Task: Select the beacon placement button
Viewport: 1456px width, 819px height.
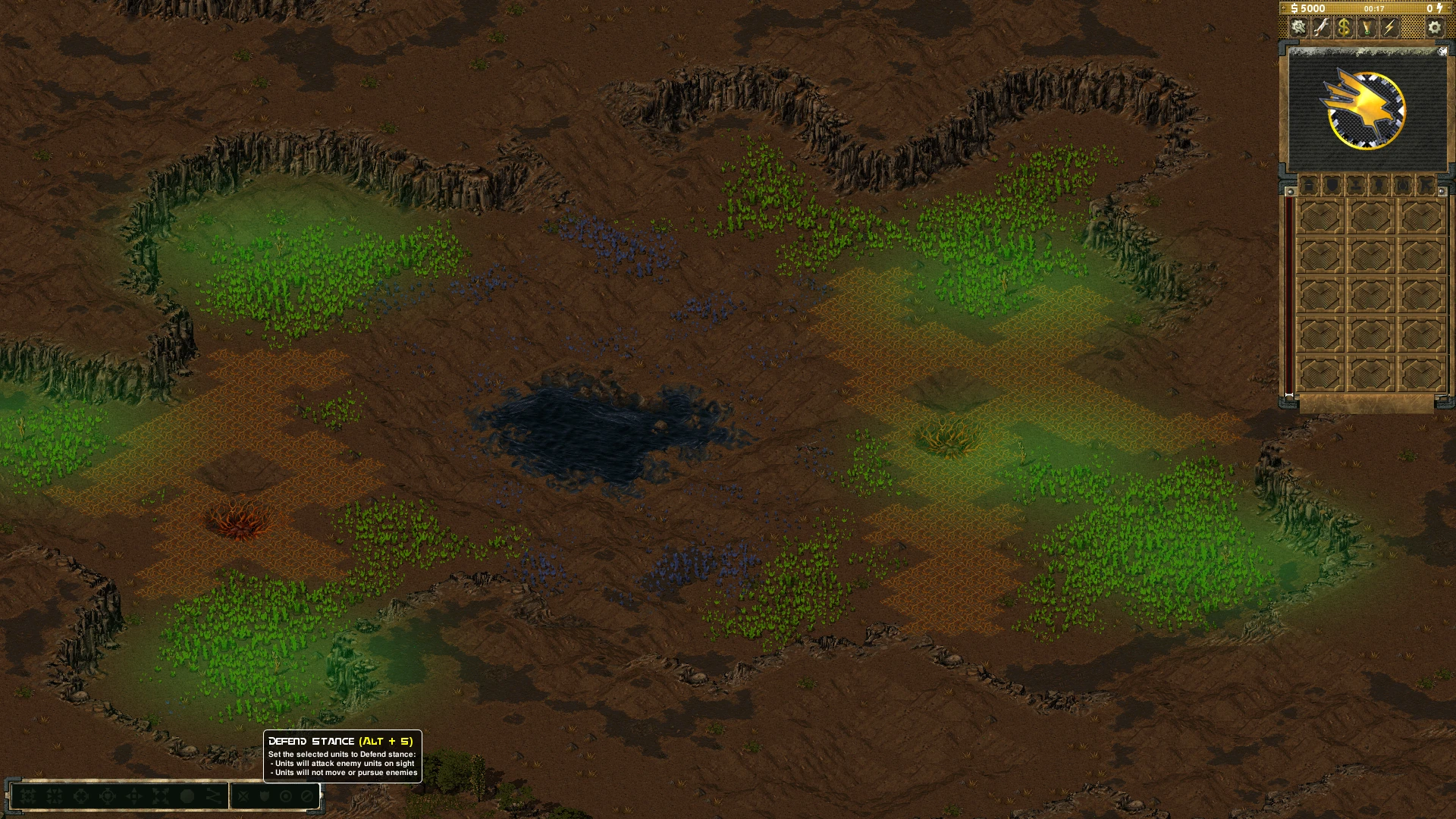Action: coord(1367,28)
